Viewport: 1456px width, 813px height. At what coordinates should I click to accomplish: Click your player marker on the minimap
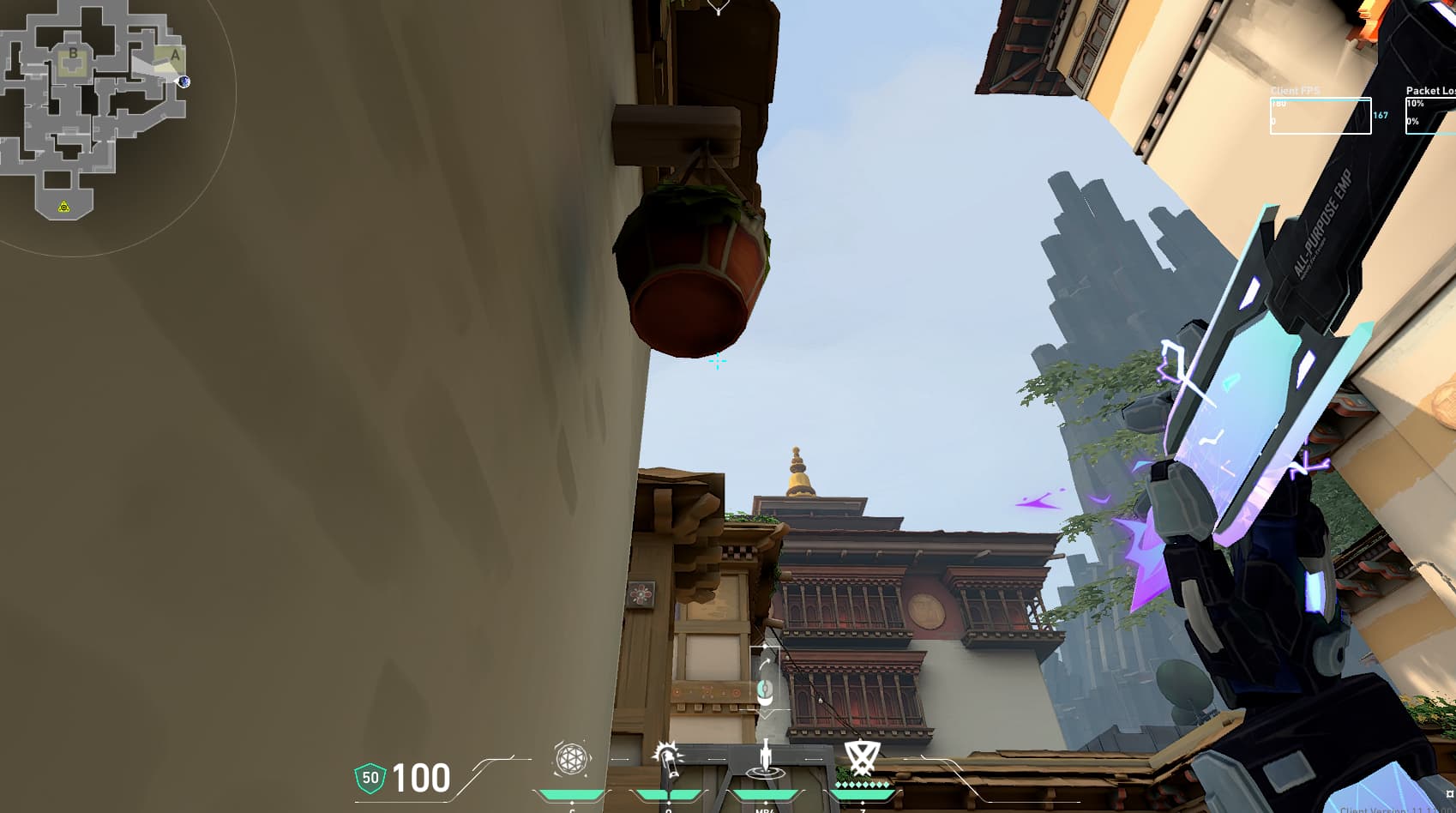[x=184, y=81]
